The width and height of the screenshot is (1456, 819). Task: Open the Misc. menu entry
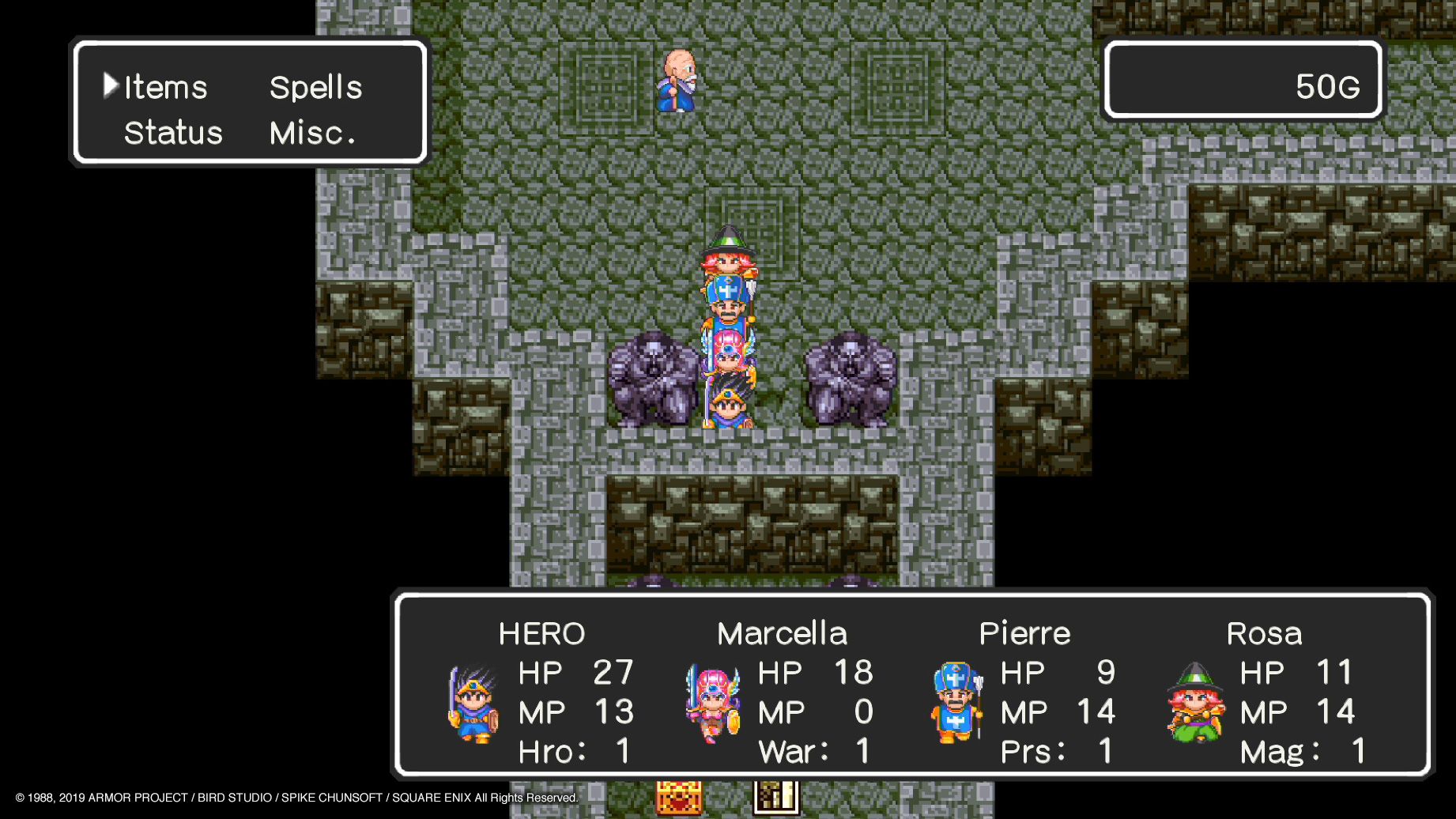312,133
